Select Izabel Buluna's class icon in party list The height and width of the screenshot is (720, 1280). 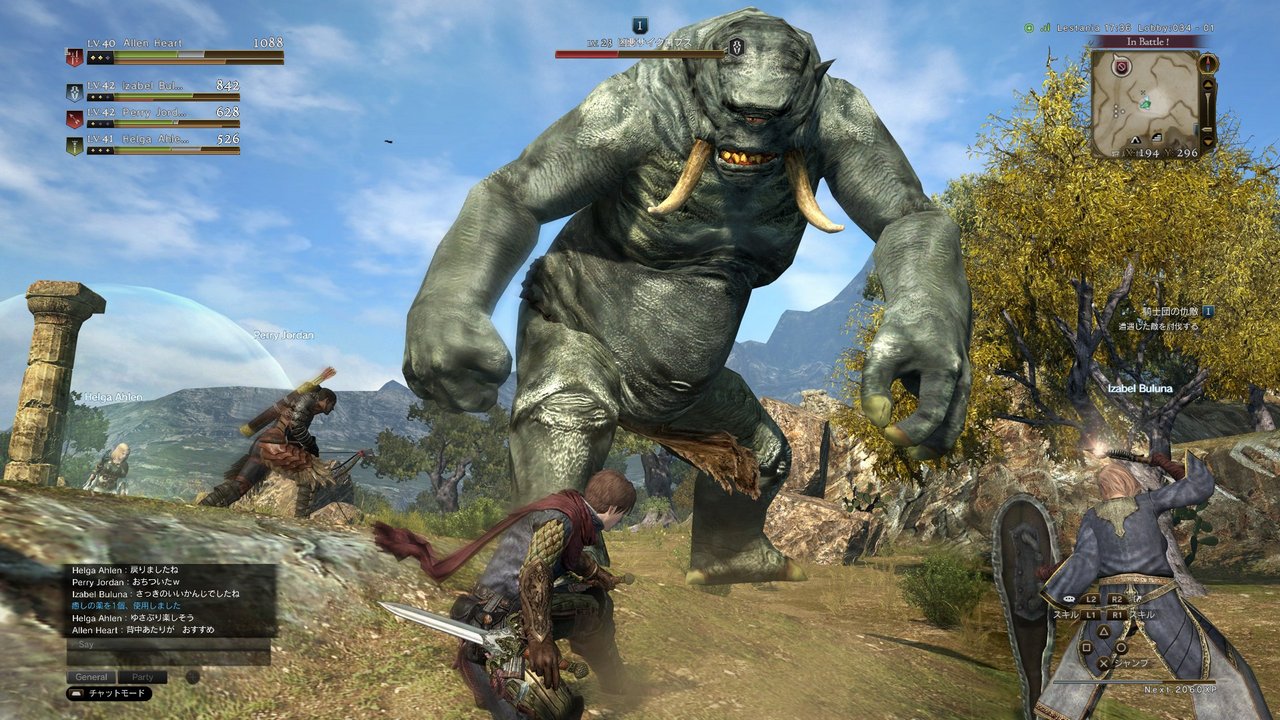(73, 92)
